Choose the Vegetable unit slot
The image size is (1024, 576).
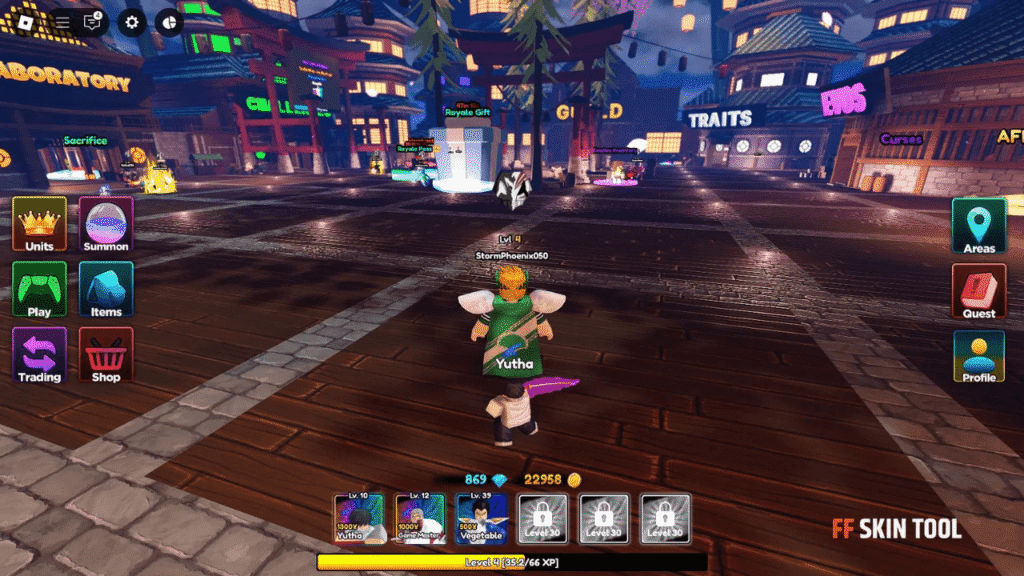(x=481, y=519)
